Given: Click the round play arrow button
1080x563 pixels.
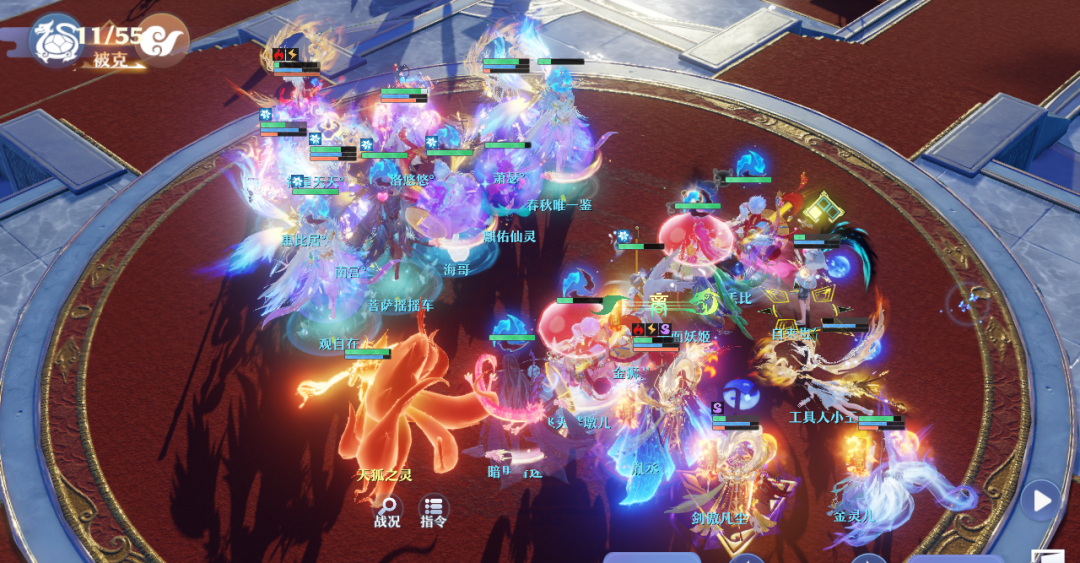Looking at the screenshot, I should [x=1042, y=500].
